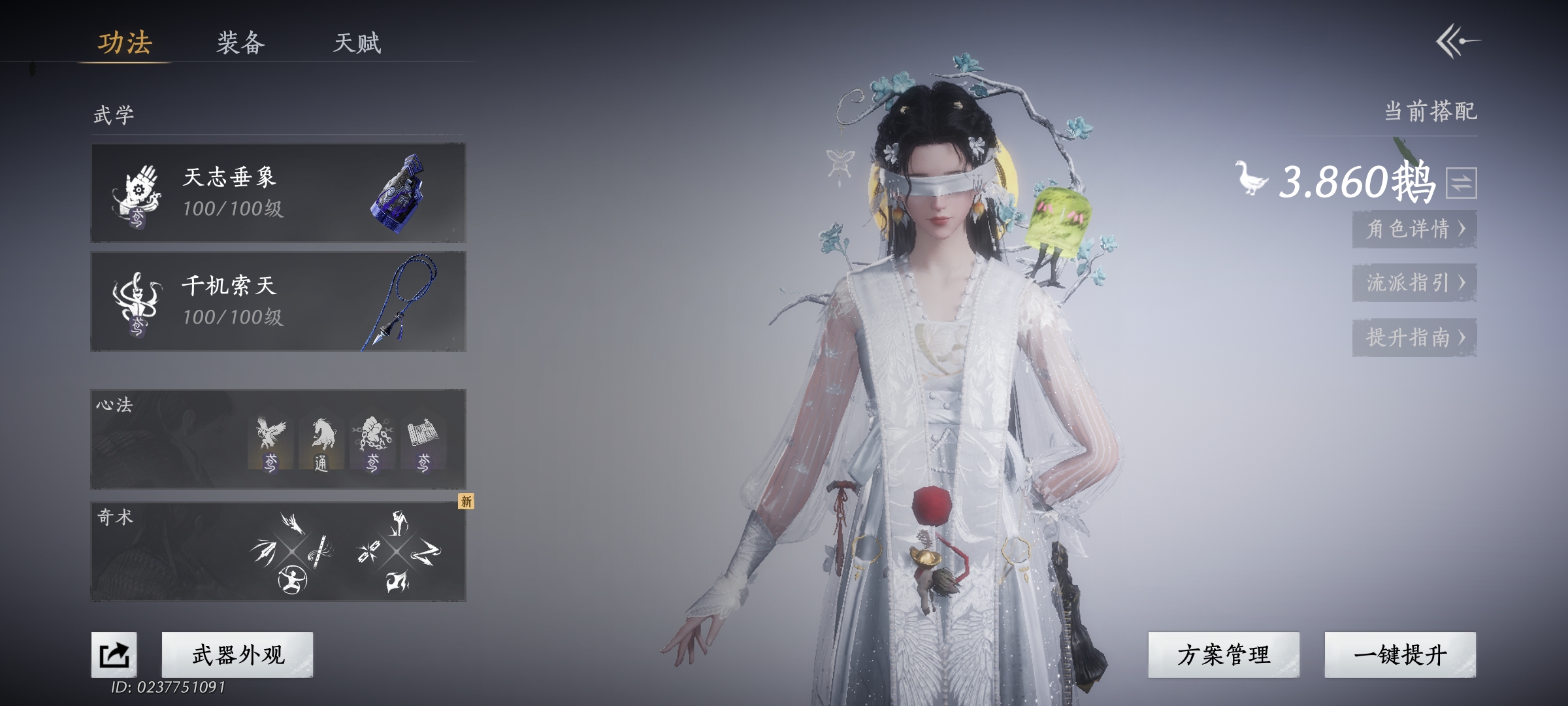Open the 提升指南 improvement guide
Screen dimensions: 1568x706
click(1414, 337)
